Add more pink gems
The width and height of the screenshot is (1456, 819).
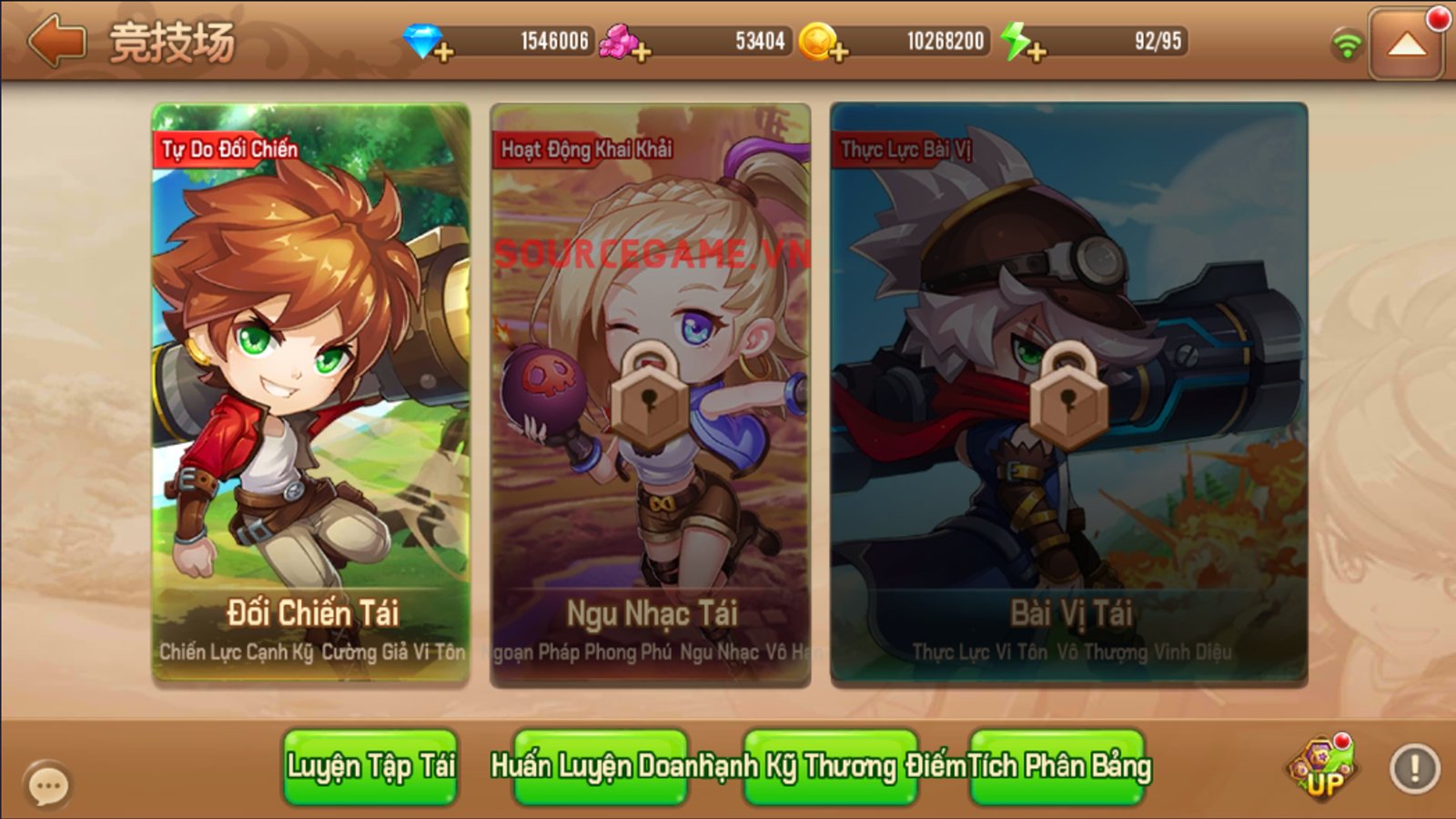click(x=642, y=52)
